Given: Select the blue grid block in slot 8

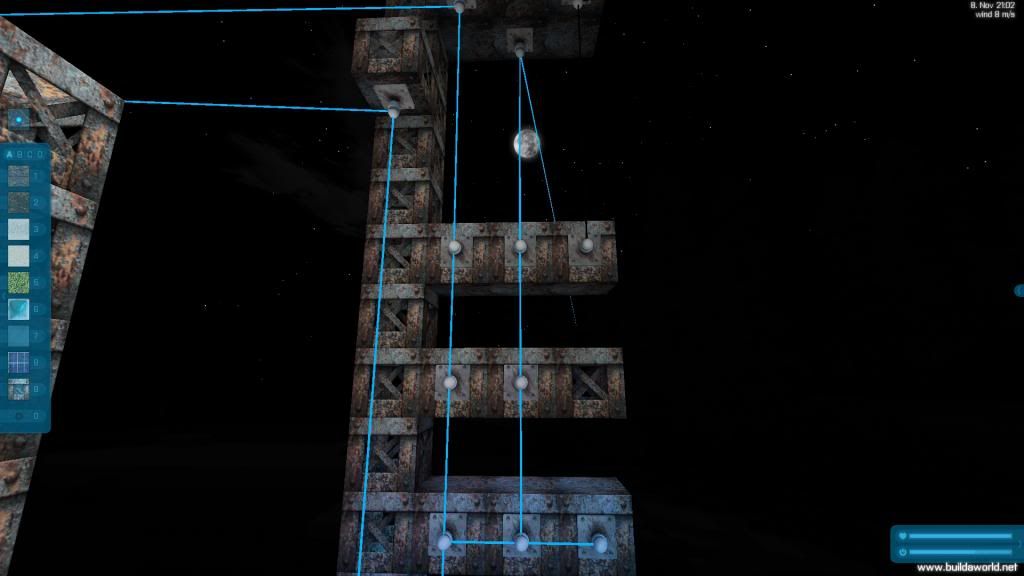Looking at the screenshot, I should (x=18, y=362).
